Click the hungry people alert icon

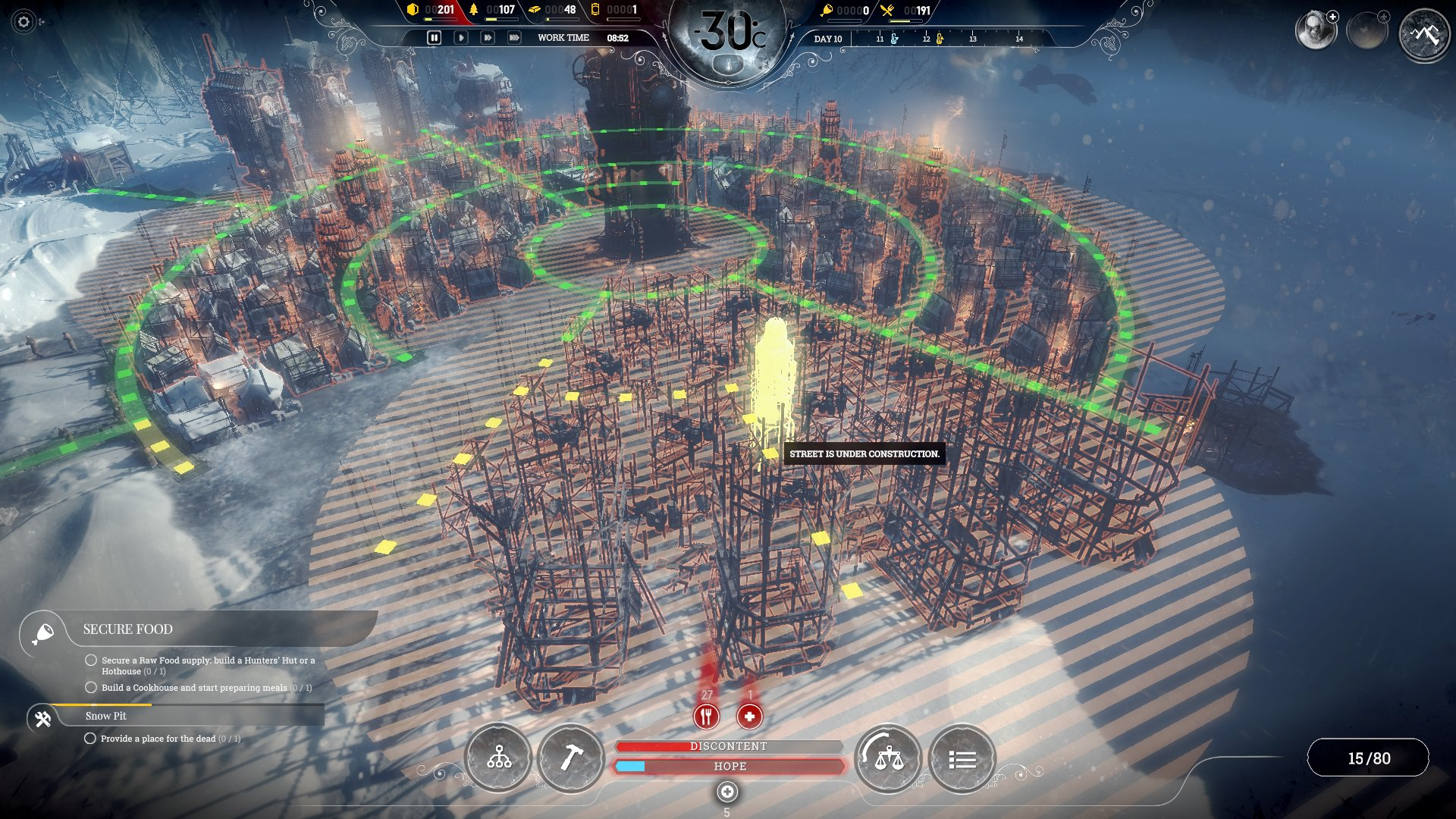(x=706, y=715)
